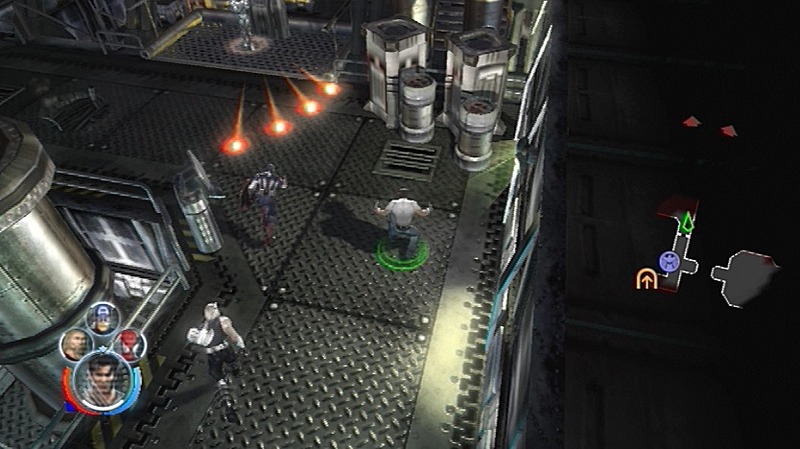Select the Captain America team portrait

(101, 318)
